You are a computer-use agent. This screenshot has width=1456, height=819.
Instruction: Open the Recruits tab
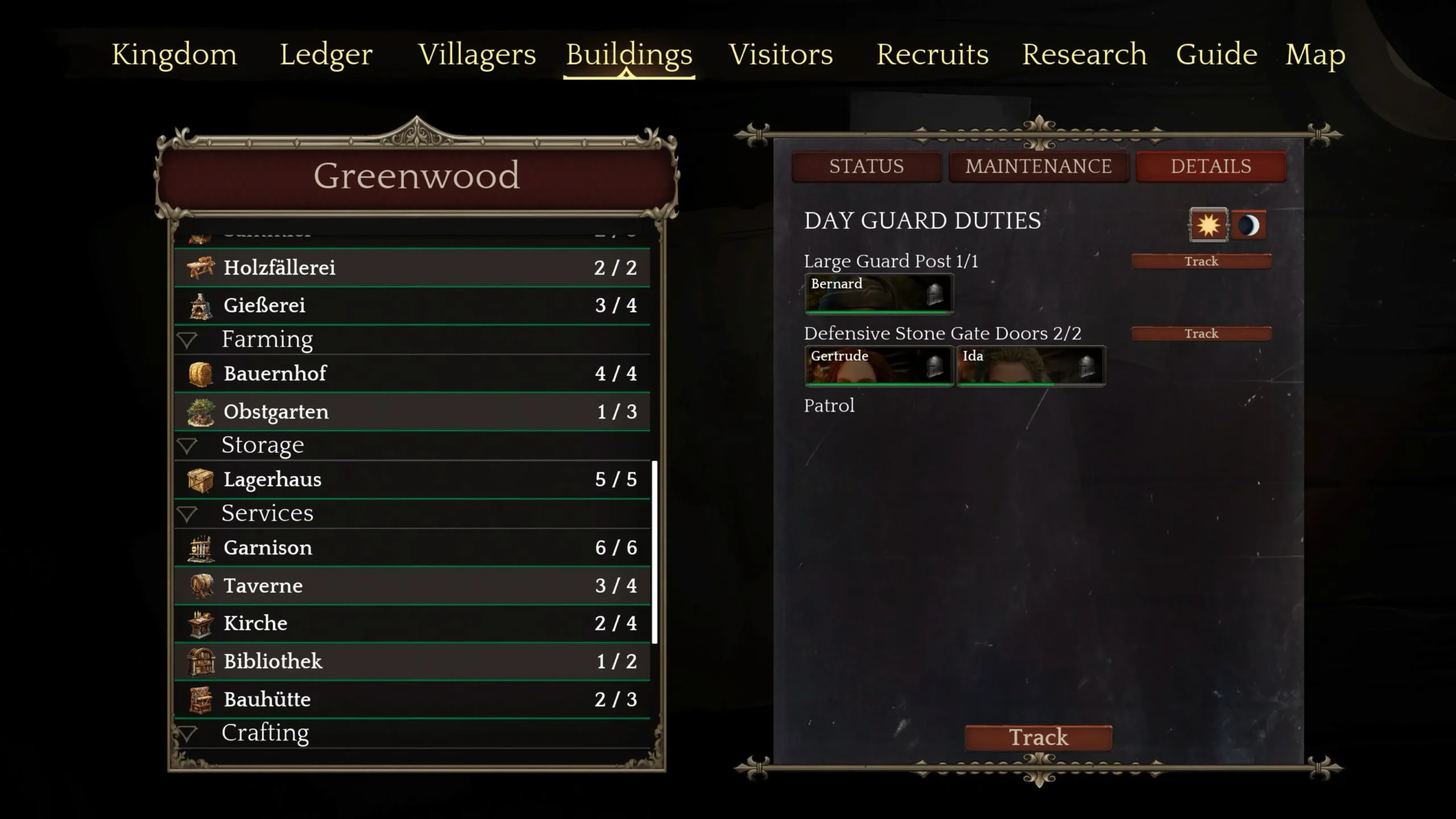[x=932, y=55]
